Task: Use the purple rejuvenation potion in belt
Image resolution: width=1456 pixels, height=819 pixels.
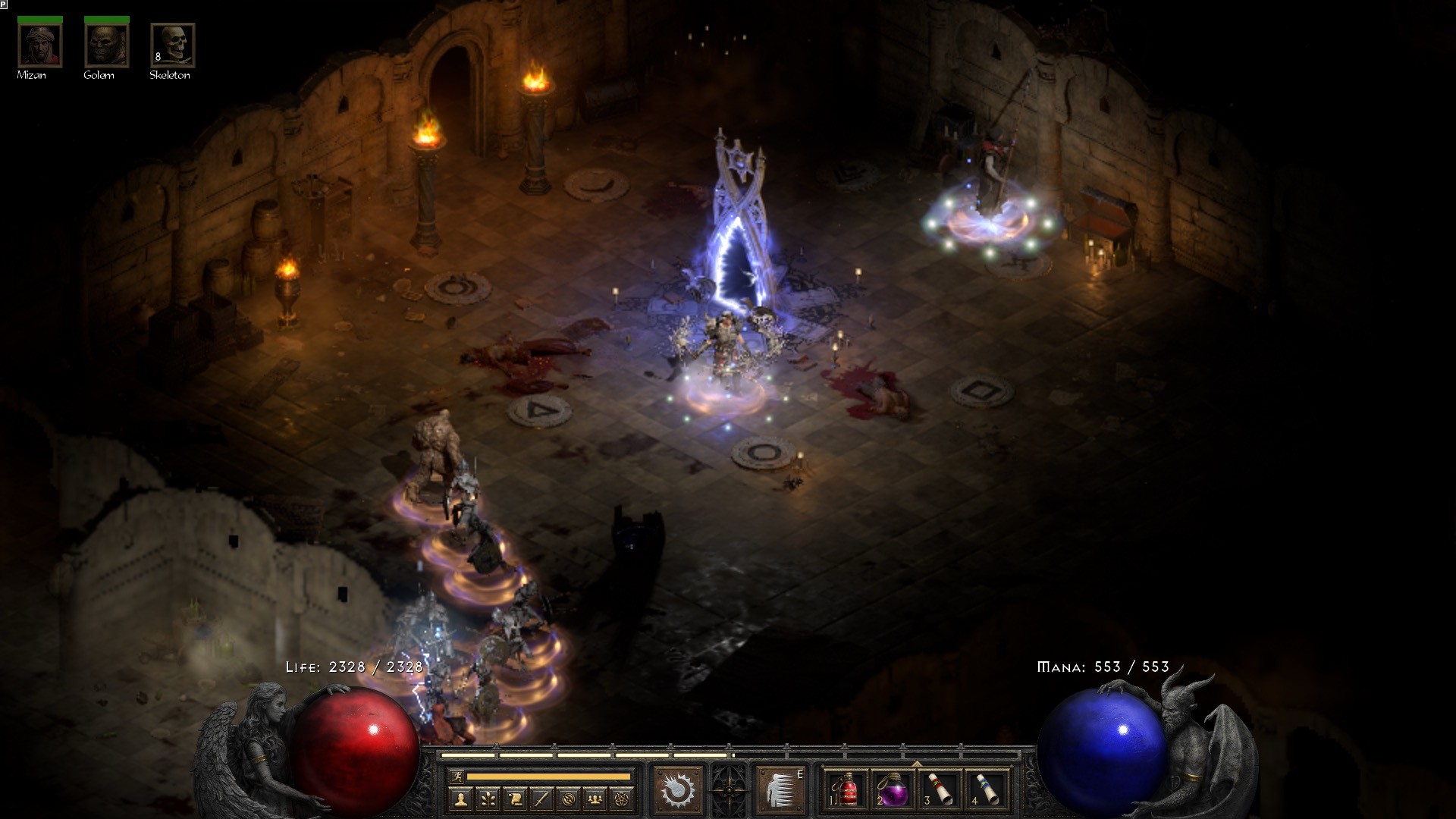Action: coord(893,790)
